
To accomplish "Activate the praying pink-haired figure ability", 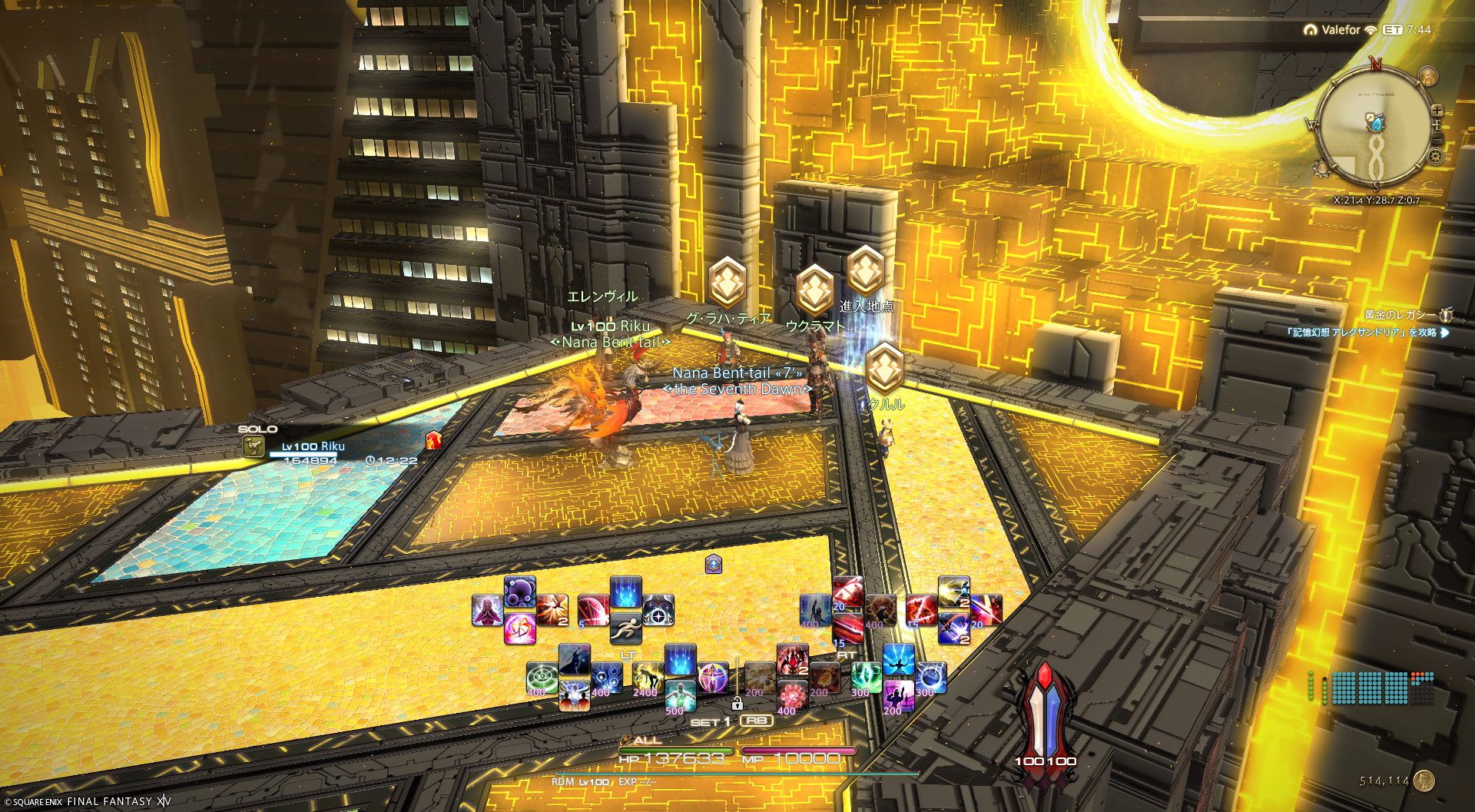I will point(487,611).
